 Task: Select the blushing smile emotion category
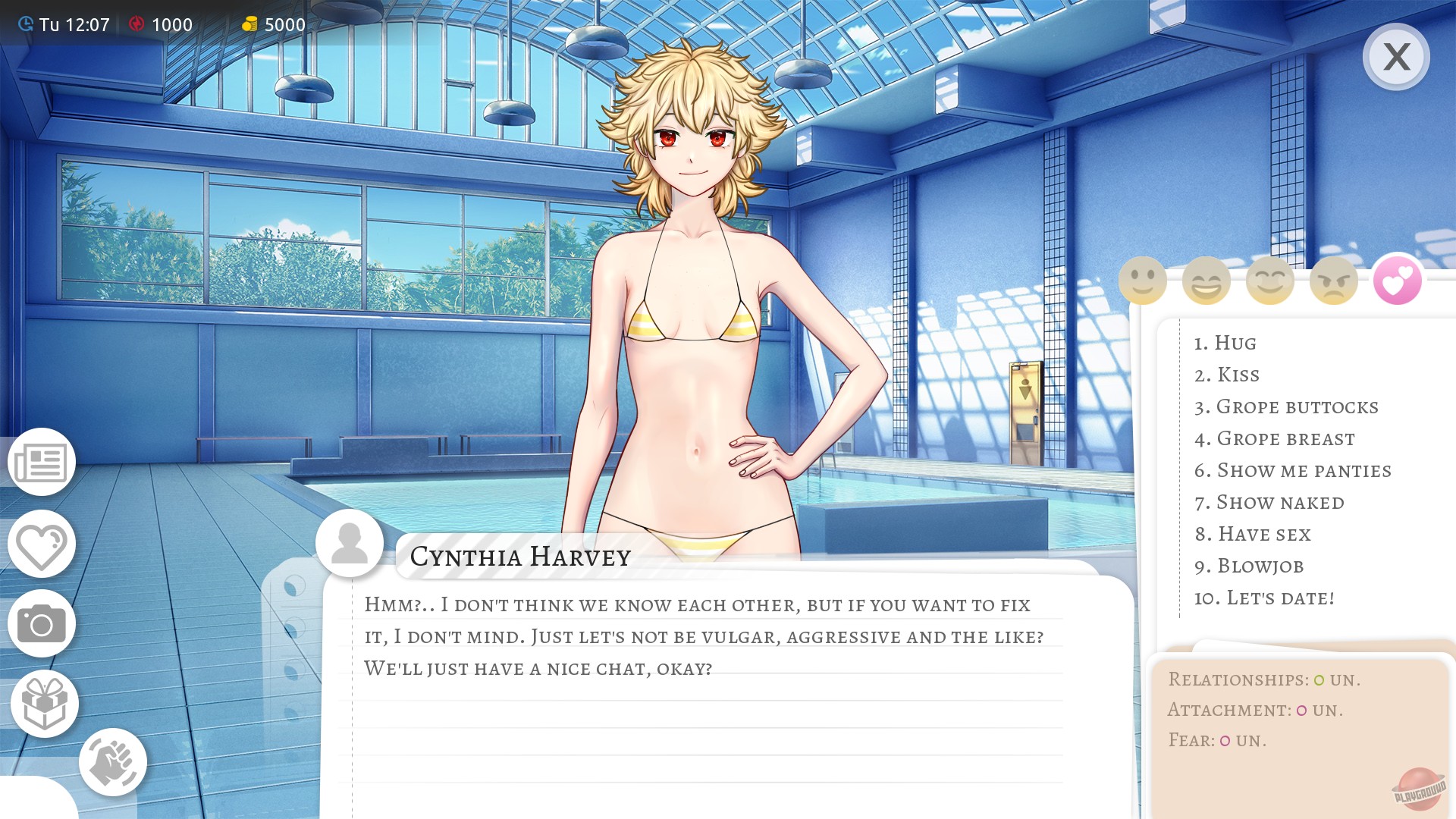pyautogui.click(x=1270, y=280)
